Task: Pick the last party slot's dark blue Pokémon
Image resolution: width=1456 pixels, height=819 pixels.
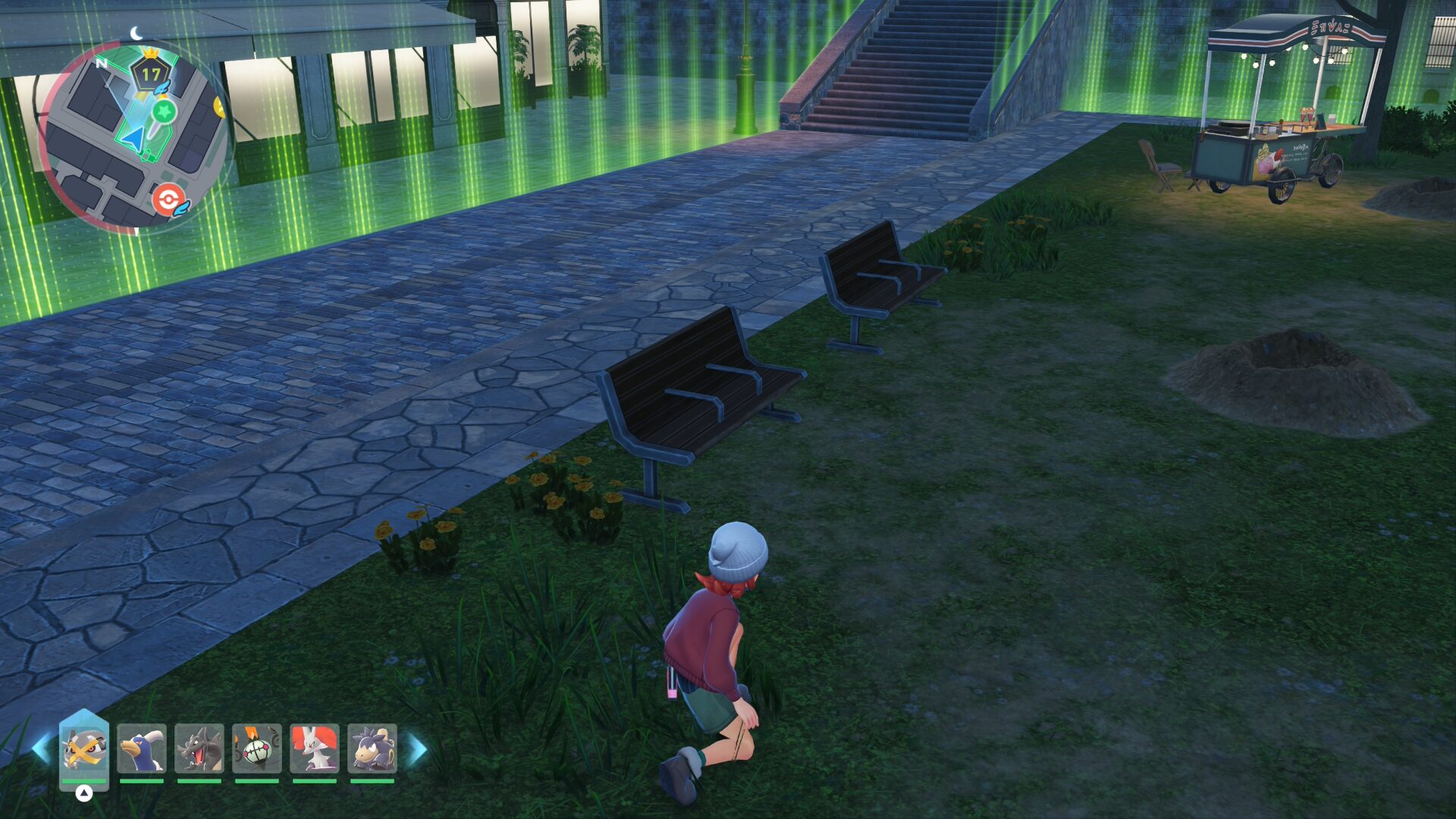Action: [372, 749]
